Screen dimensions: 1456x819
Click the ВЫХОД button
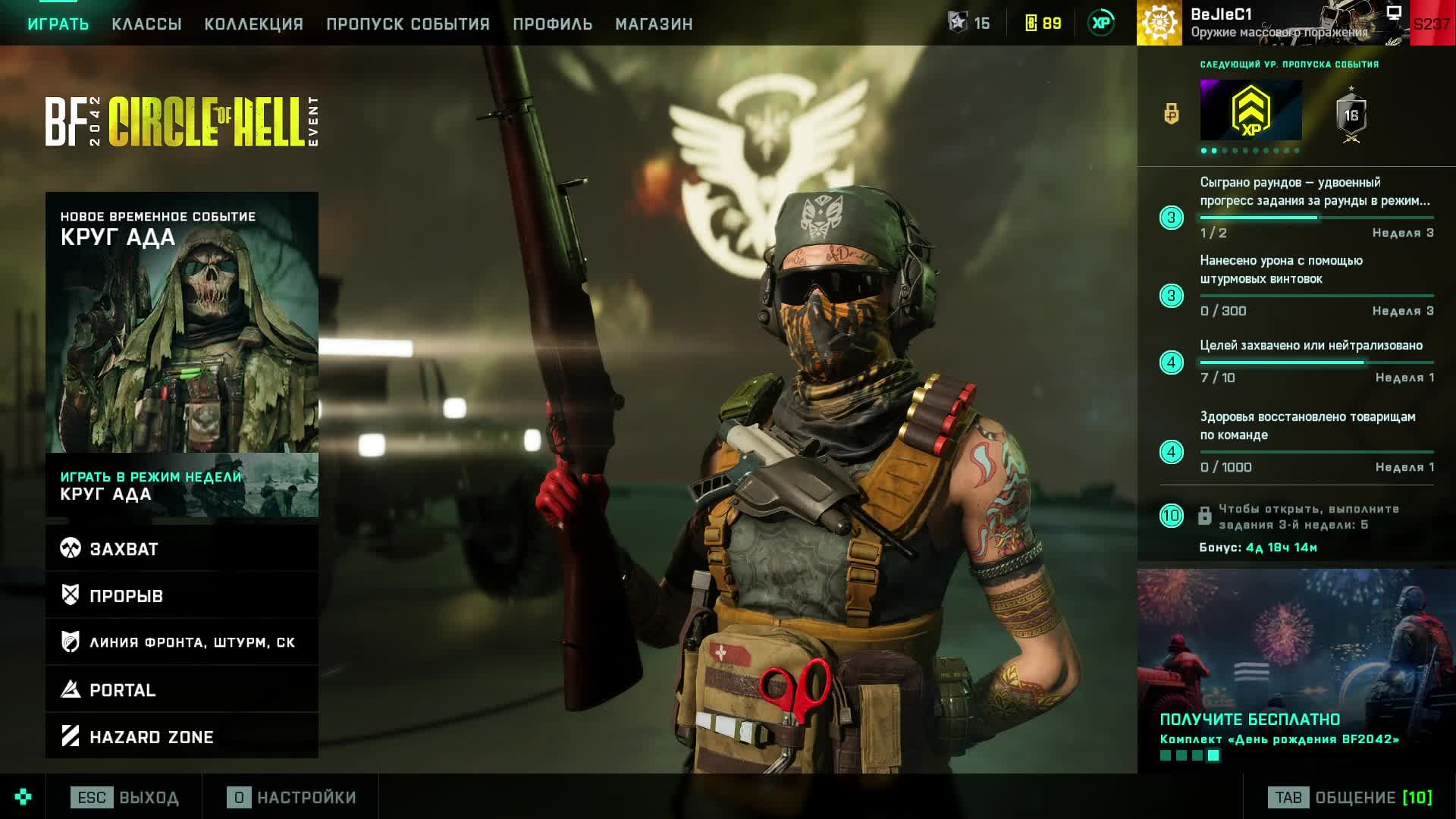click(x=125, y=798)
